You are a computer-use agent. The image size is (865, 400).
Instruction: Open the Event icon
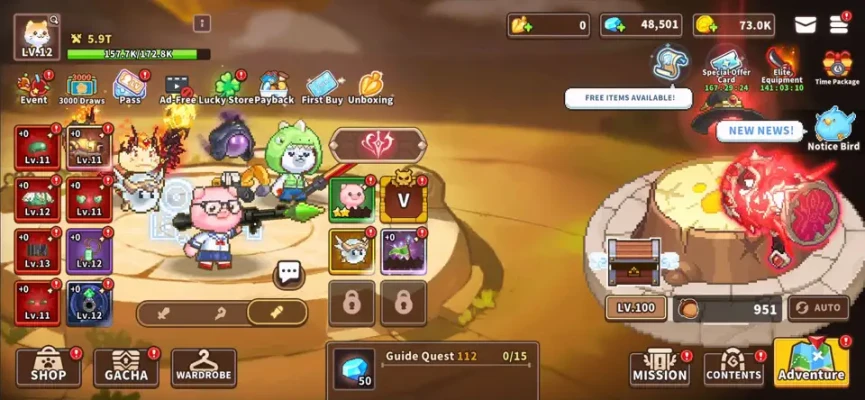pos(32,88)
